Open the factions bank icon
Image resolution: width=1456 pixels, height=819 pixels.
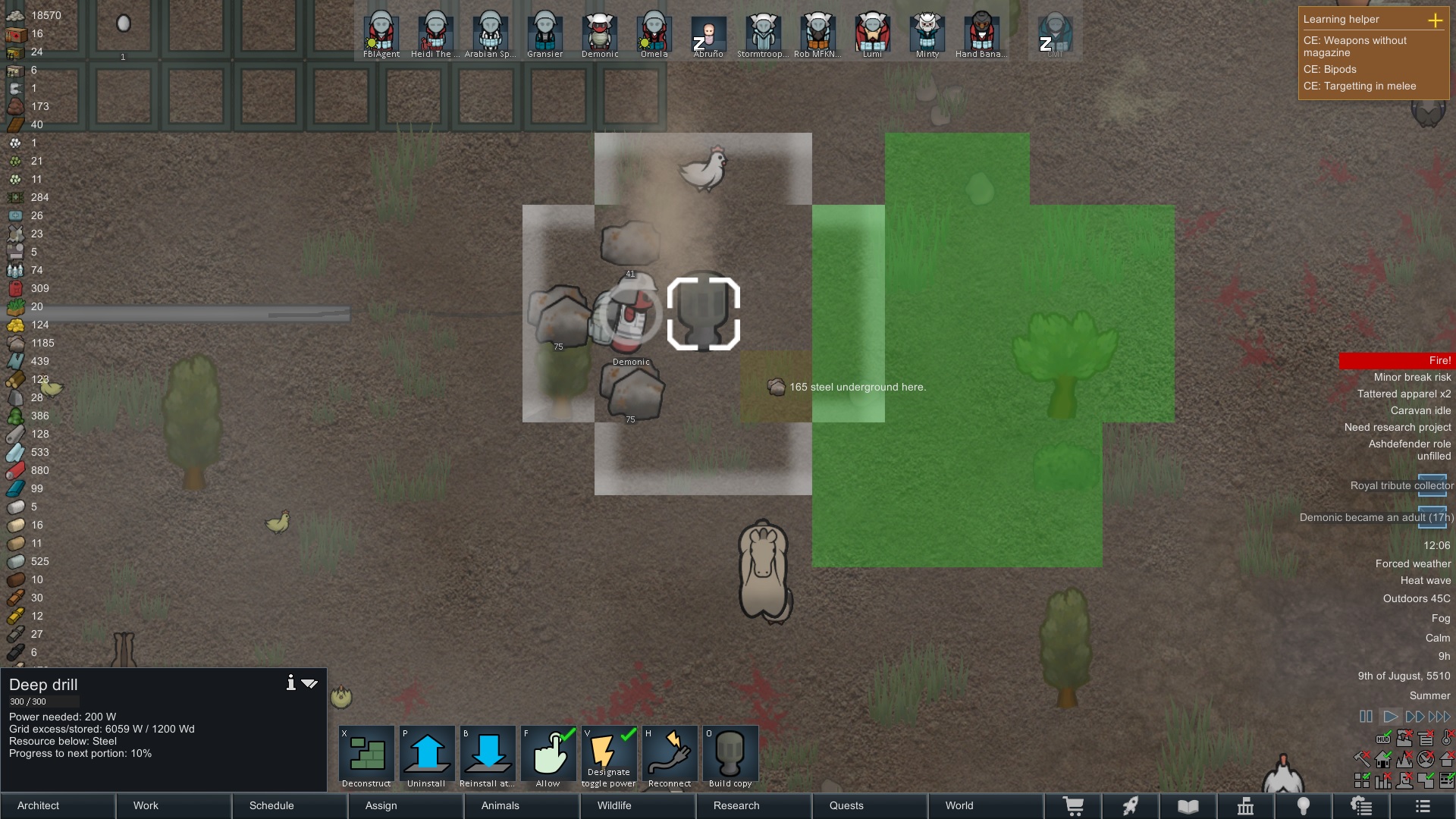[x=1246, y=806]
